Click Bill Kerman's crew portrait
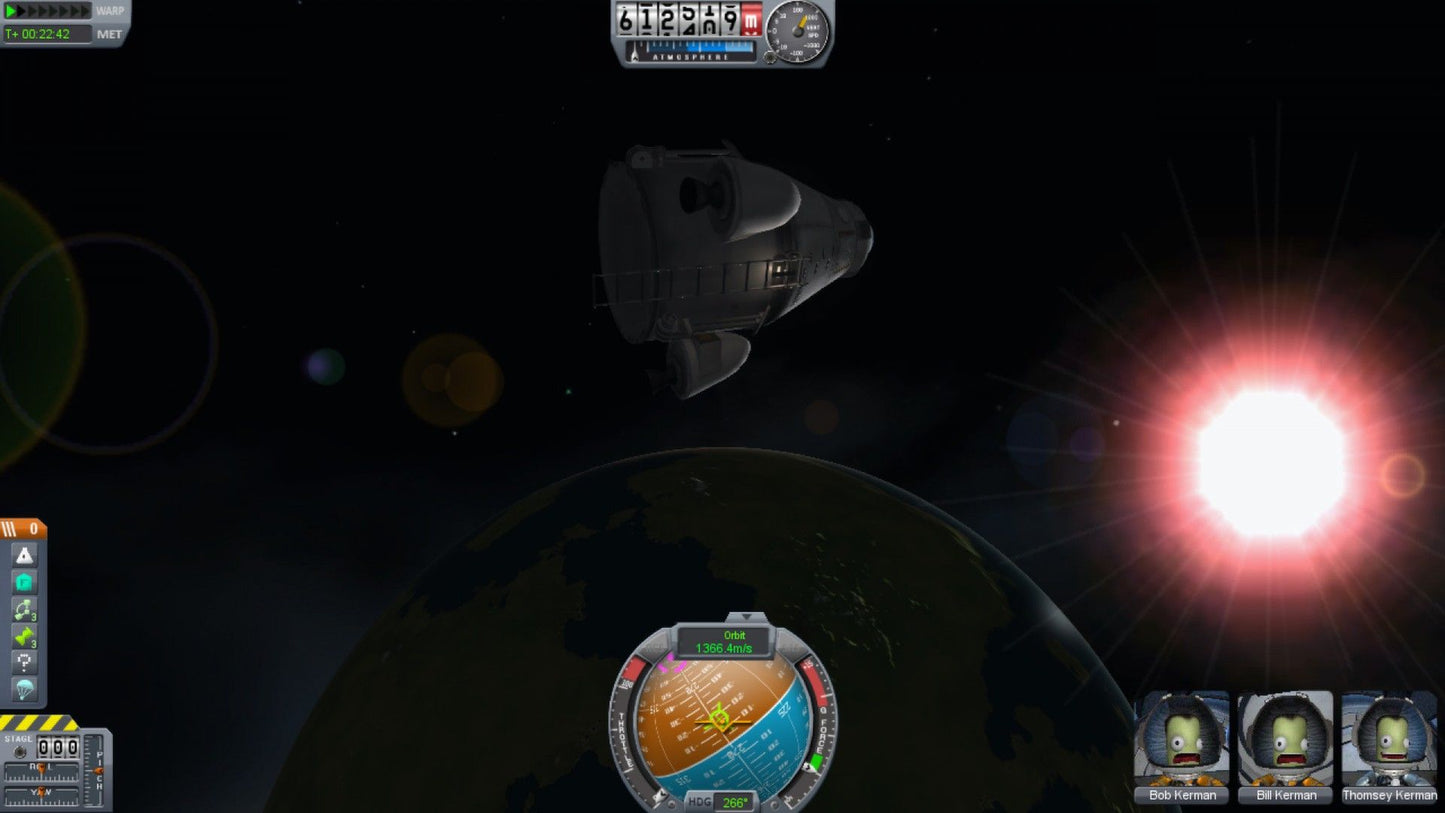The height and width of the screenshot is (813, 1445). [x=1285, y=745]
